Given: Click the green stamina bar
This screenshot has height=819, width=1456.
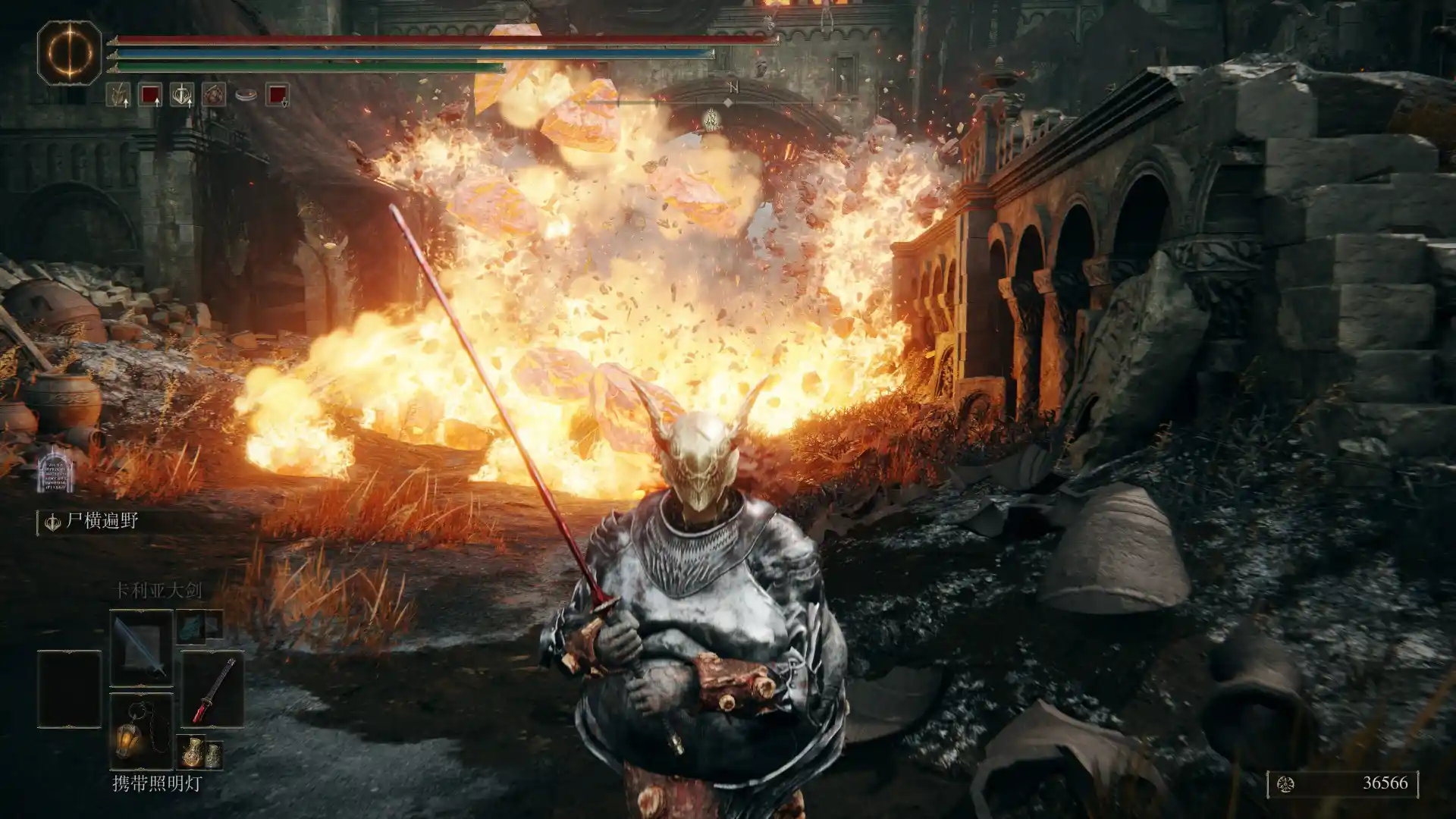Looking at the screenshot, I should click(x=303, y=69).
